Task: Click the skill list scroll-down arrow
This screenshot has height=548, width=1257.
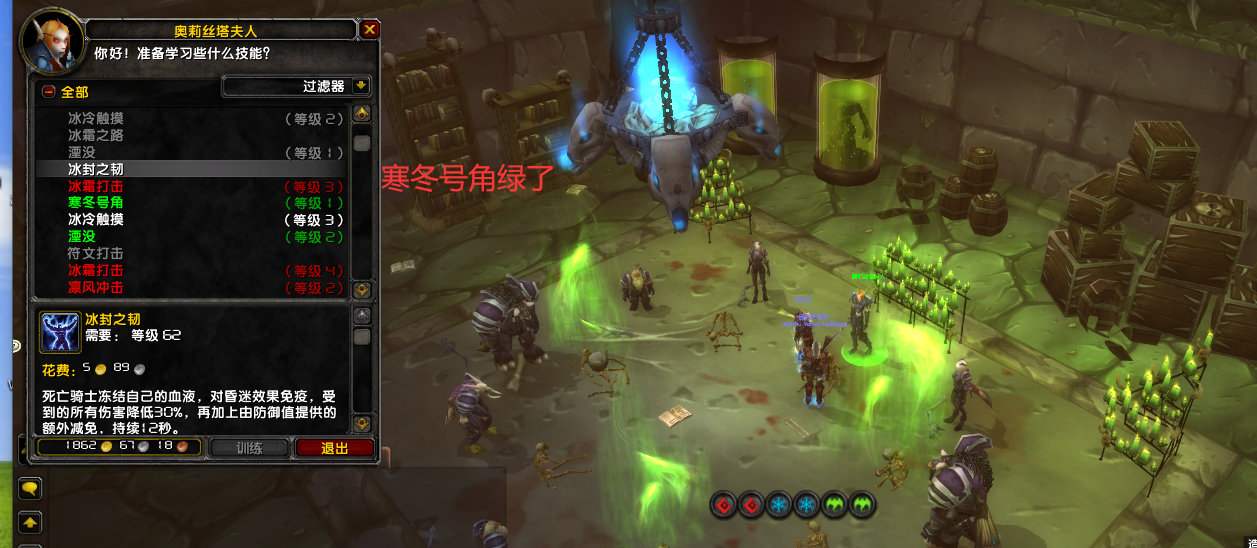Action: coord(362,289)
